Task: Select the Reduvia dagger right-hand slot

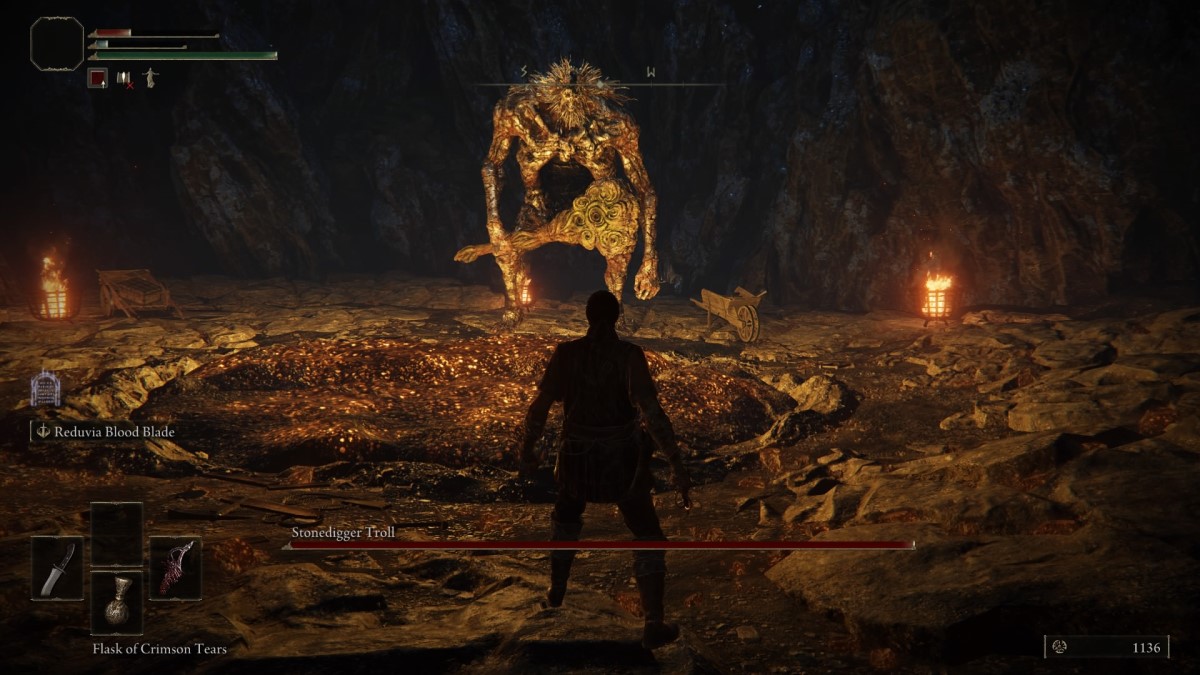Action: click(175, 568)
